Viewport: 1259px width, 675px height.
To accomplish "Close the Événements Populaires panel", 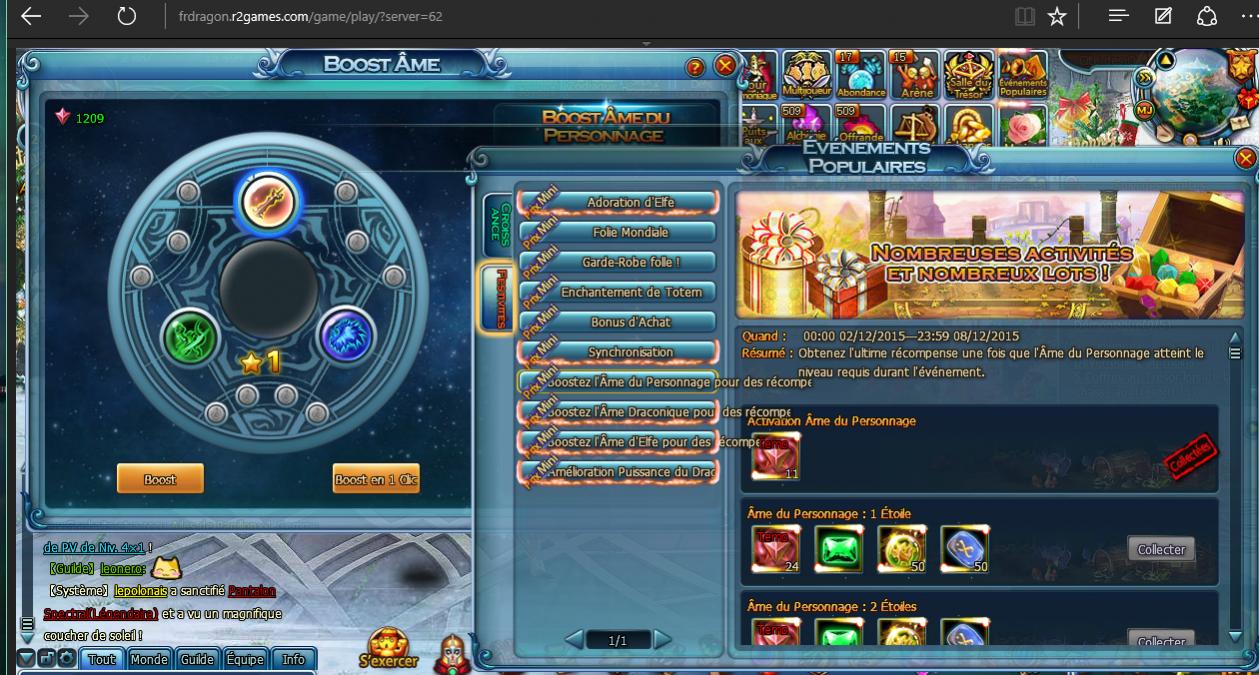I will 1245,158.
